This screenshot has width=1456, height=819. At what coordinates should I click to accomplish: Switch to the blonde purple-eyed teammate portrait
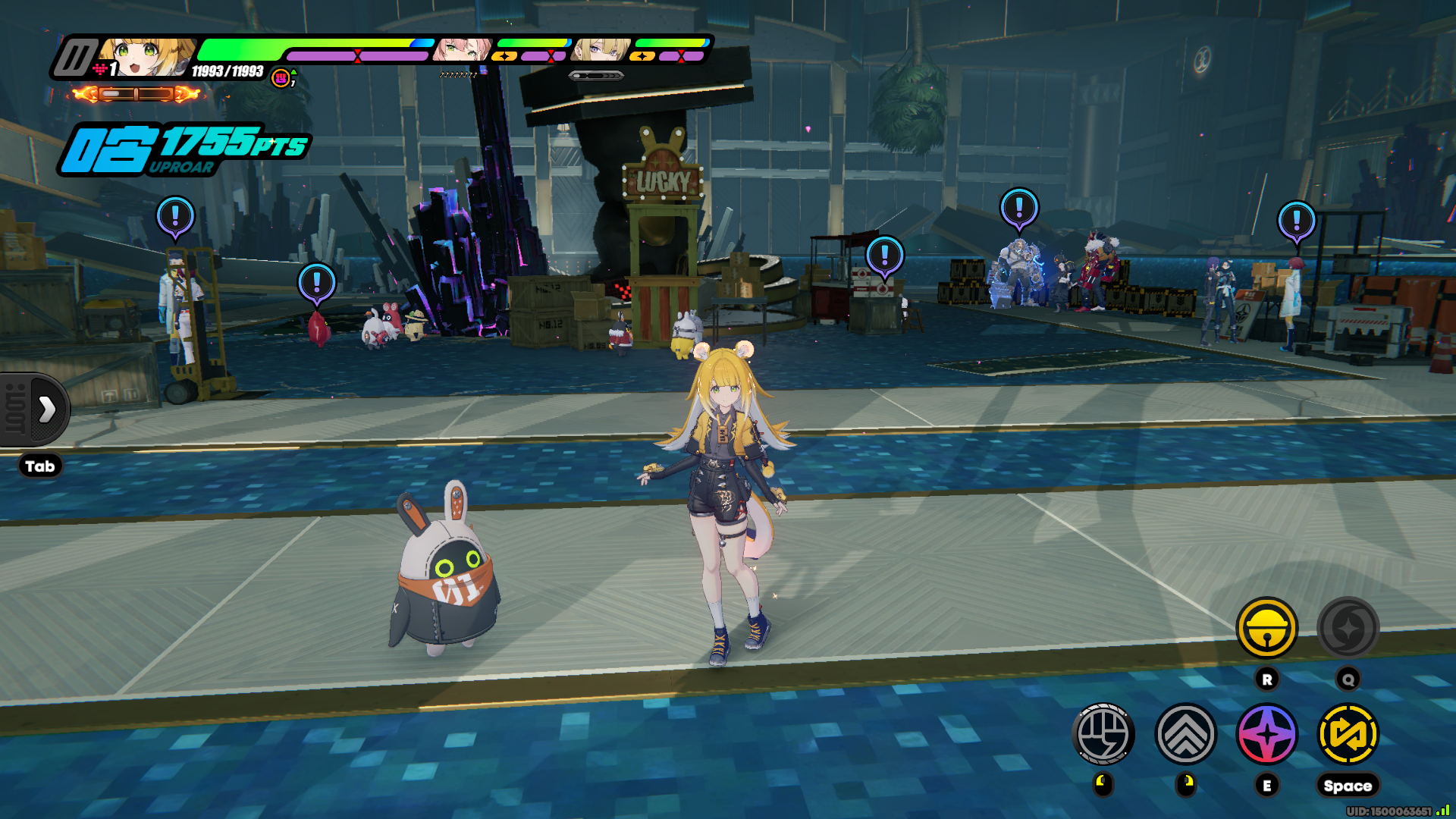(600, 51)
